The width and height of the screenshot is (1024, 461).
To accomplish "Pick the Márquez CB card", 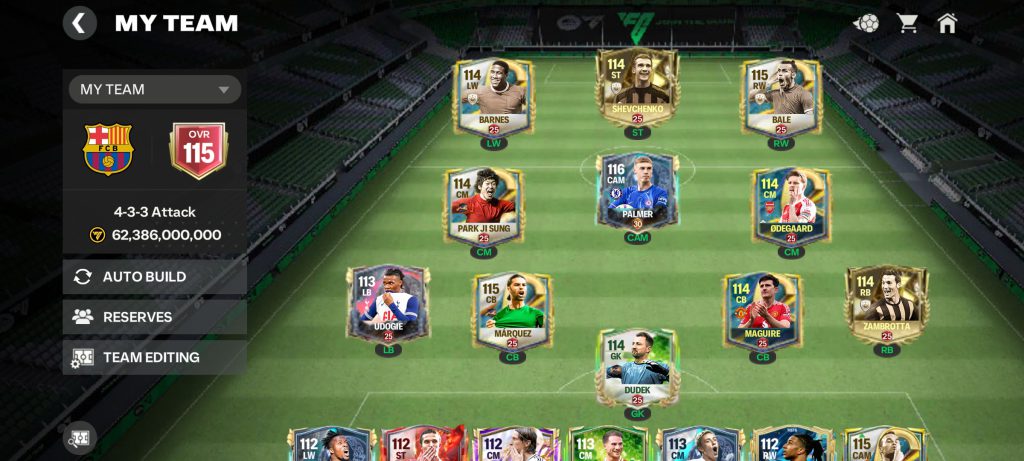I will click(512, 312).
